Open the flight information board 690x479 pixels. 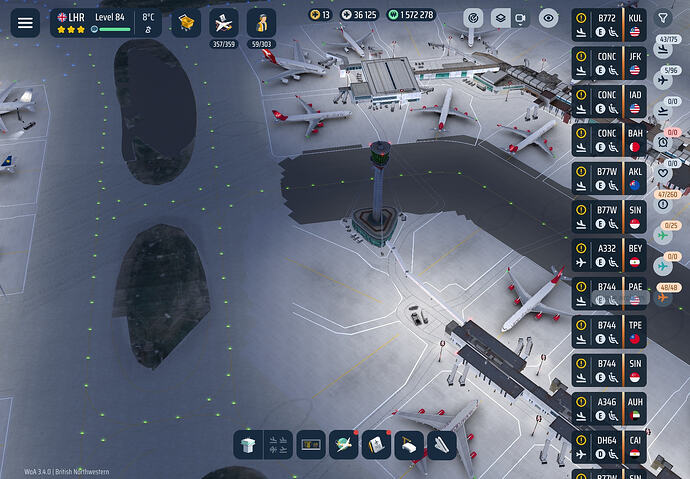pos(311,445)
